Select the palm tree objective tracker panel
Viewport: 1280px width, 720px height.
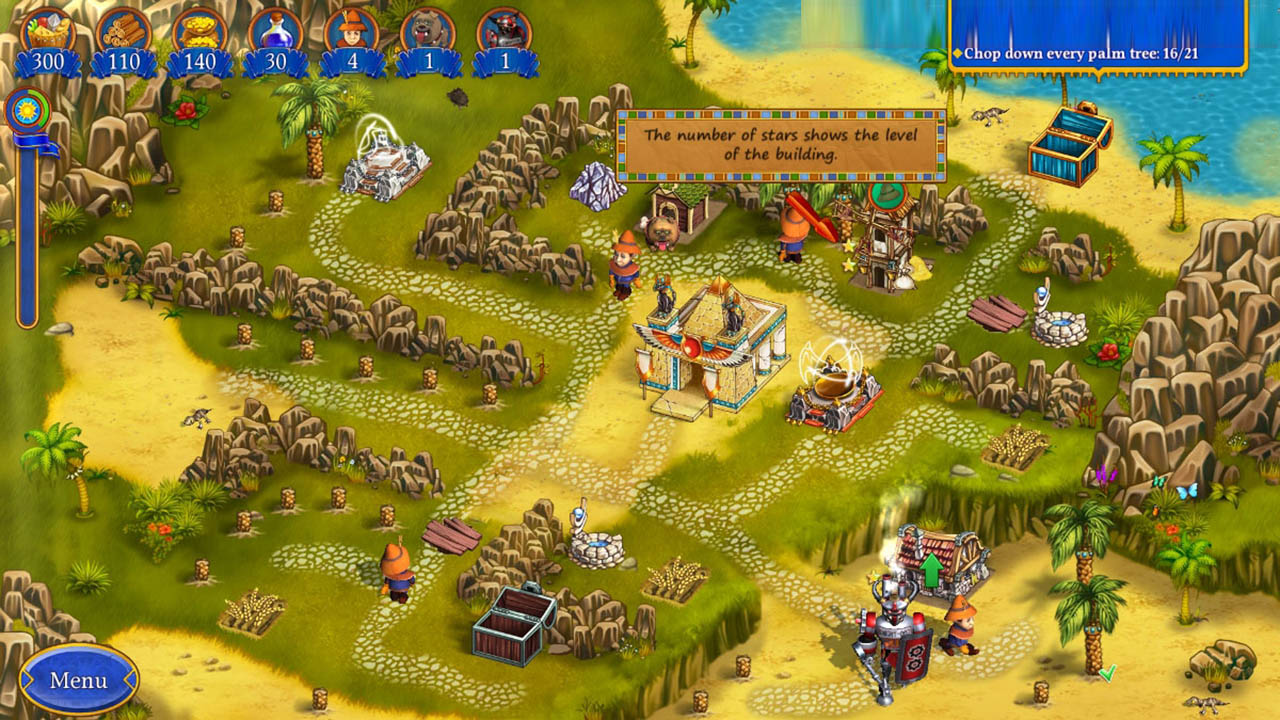(x=1097, y=38)
